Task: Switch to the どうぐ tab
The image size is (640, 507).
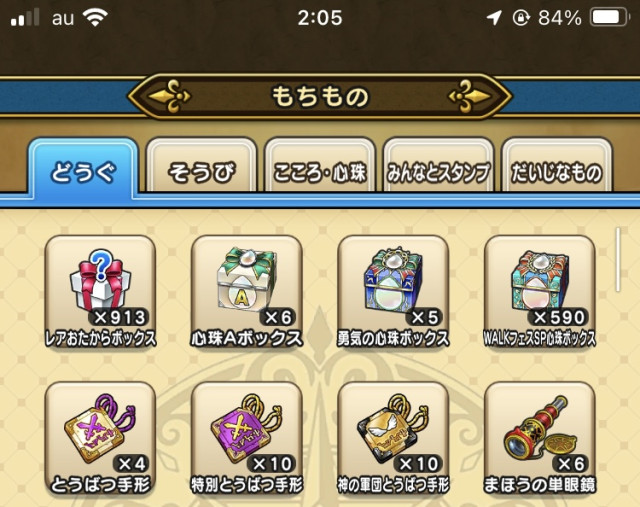Action: [x=82, y=172]
